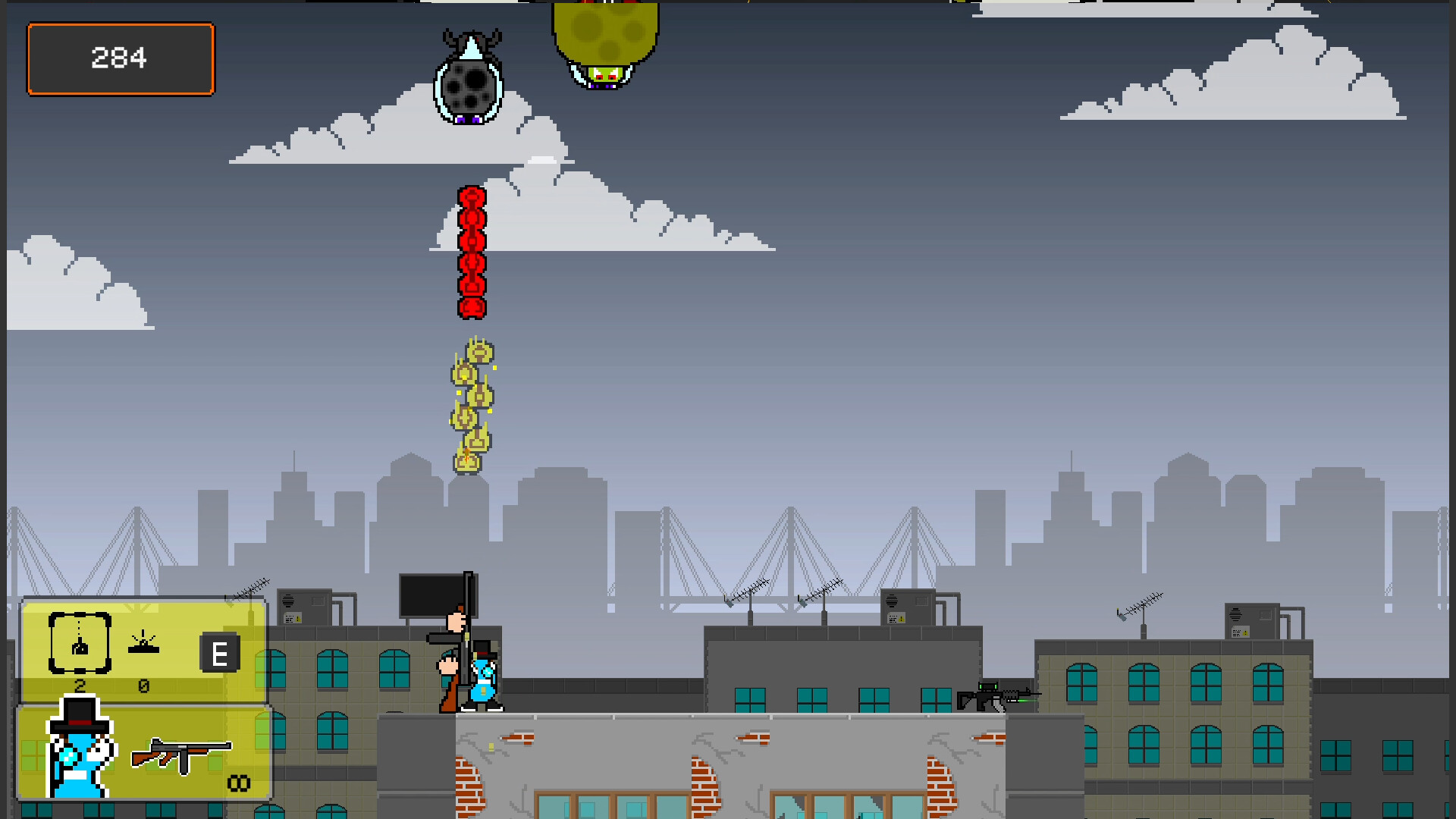
Task: Click the orange-bordered score counter showing 284
Action: [x=120, y=58]
